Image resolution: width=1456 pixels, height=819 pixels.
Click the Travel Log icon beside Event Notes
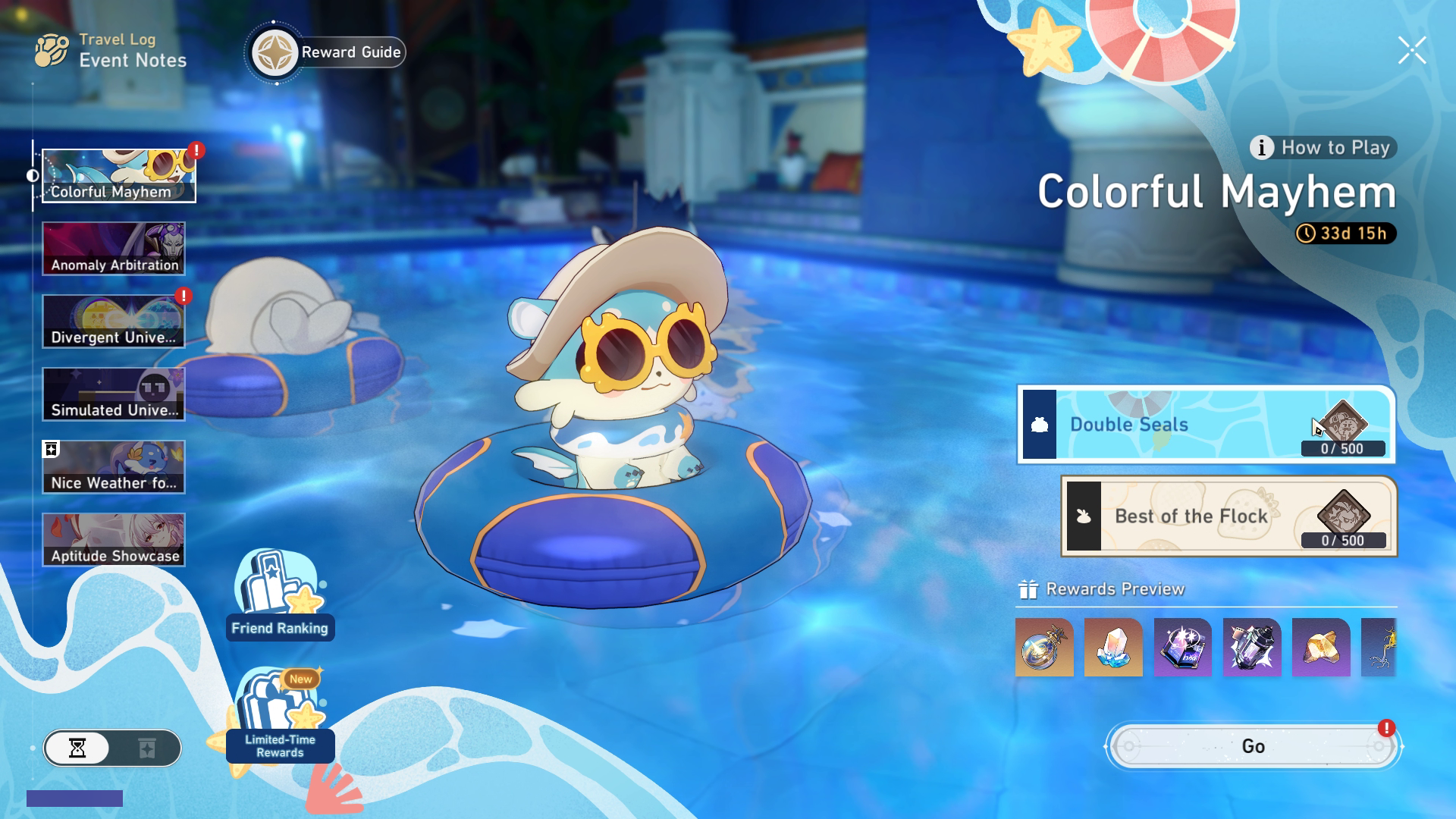point(50,50)
